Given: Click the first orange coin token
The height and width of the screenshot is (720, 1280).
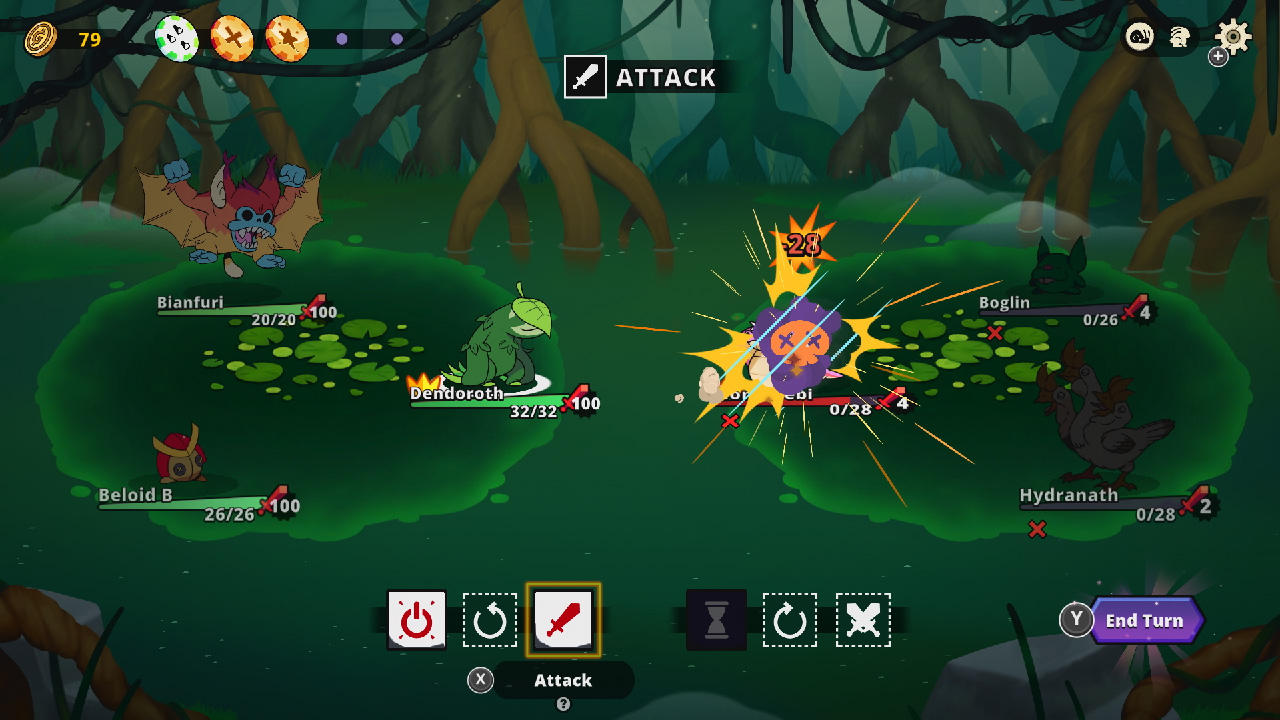Looking at the screenshot, I should (231, 36).
